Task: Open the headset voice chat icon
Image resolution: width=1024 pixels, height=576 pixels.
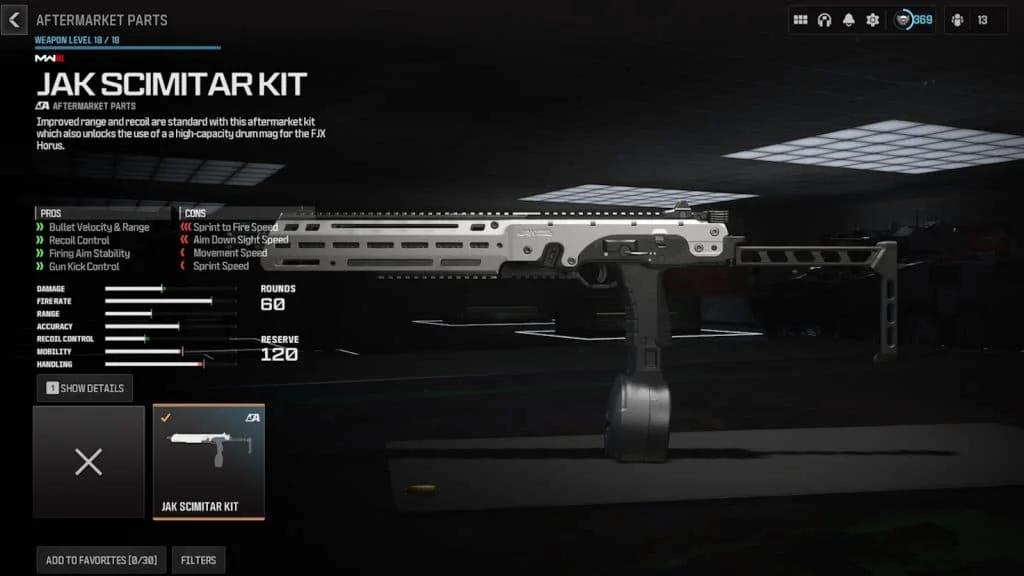Action: (824, 20)
